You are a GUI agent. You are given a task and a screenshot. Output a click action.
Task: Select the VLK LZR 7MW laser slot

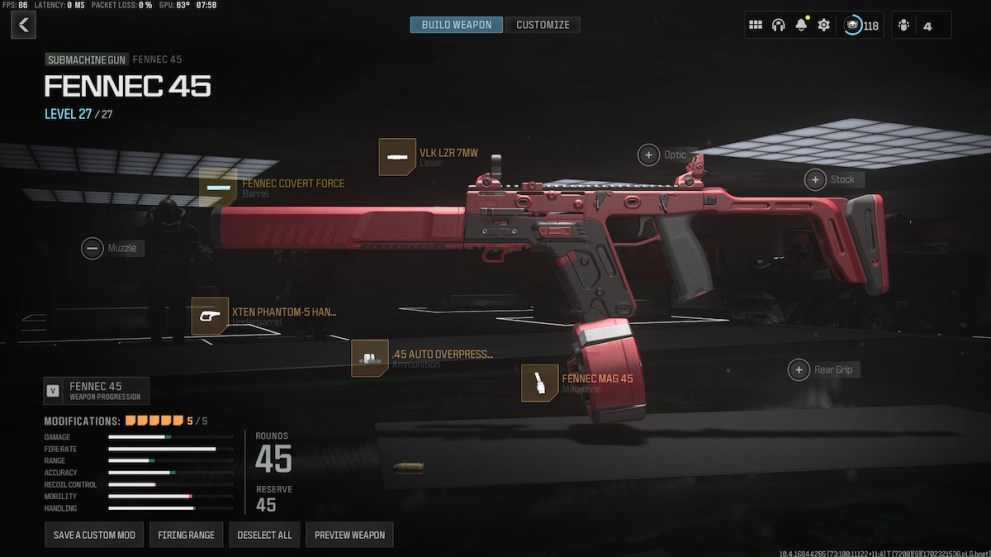(397, 157)
